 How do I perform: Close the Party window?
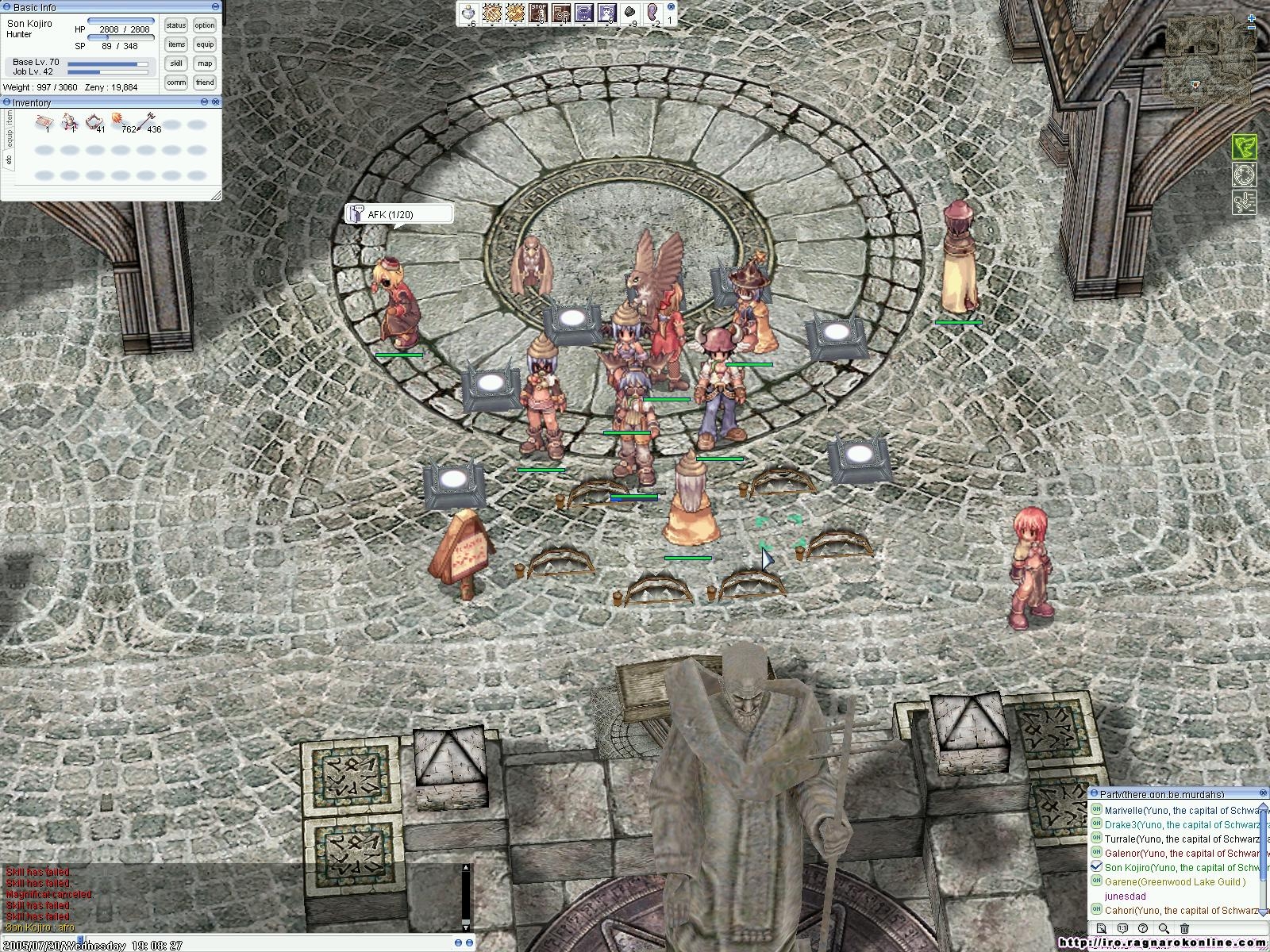coord(1264,793)
